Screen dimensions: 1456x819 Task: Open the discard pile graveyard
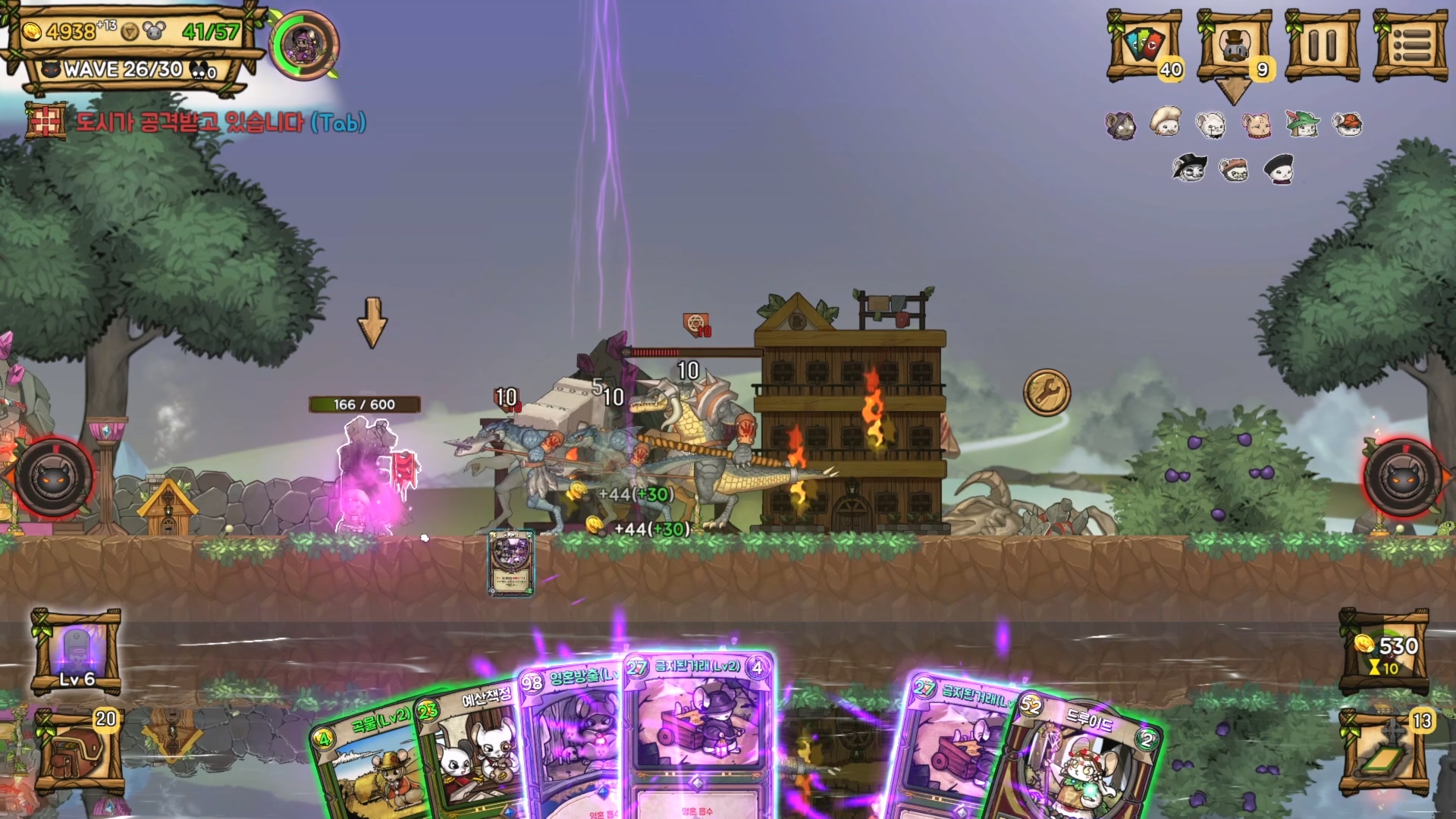click(x=1384, y=751)
